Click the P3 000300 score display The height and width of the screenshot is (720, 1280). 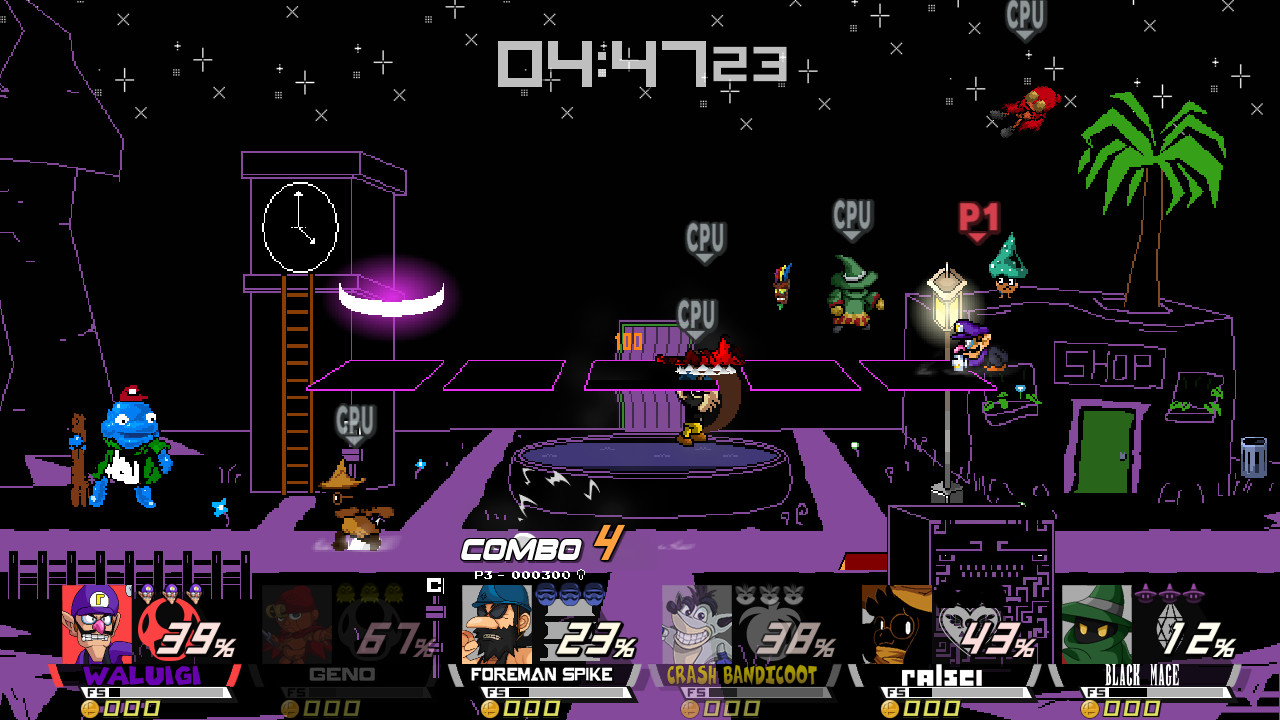pos(520,575)
